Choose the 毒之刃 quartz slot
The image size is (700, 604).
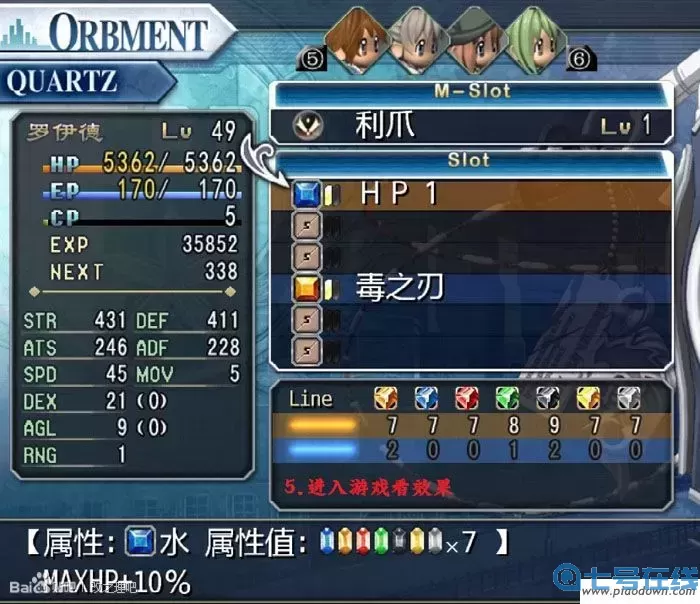click(x=470, y=289)
